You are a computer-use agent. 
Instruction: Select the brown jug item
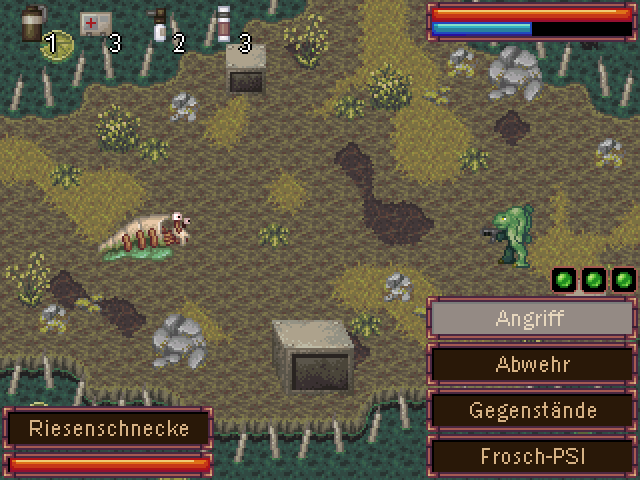click(35, 23)
